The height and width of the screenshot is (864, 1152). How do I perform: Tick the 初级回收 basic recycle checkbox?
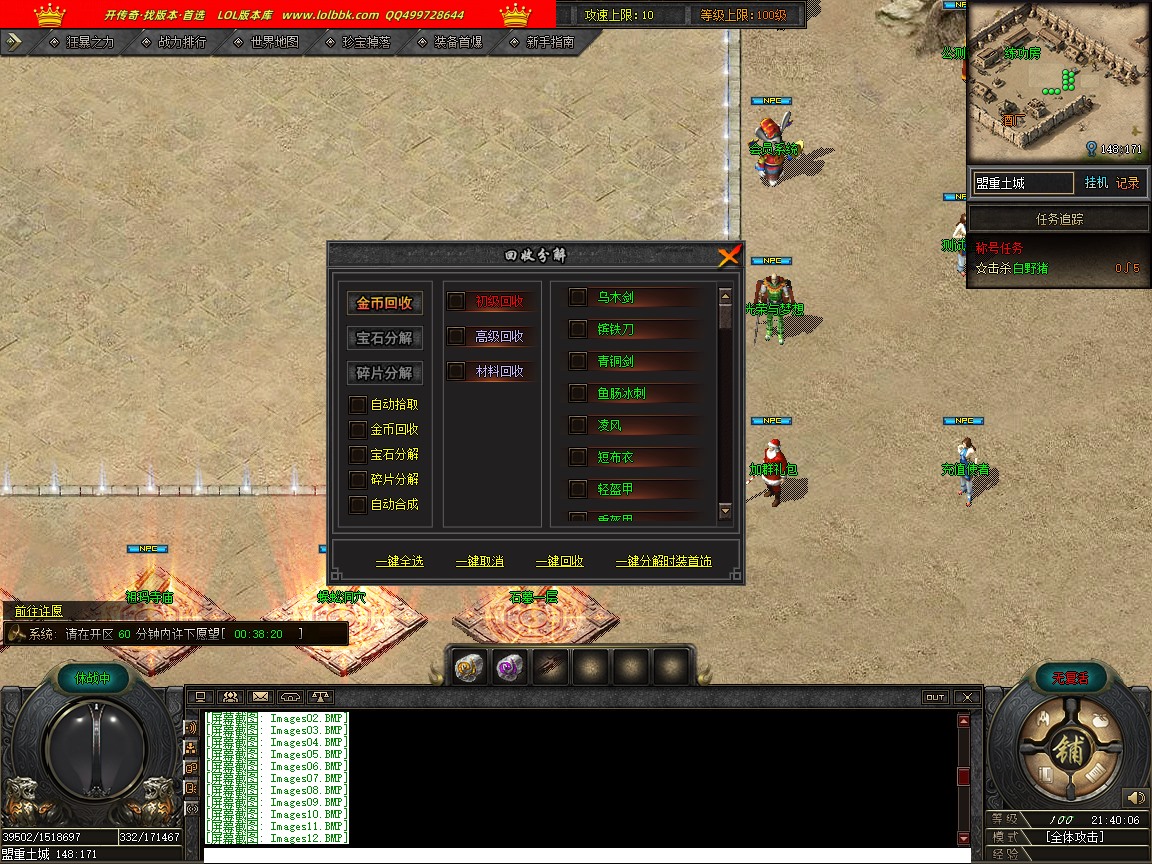point(456,301)
